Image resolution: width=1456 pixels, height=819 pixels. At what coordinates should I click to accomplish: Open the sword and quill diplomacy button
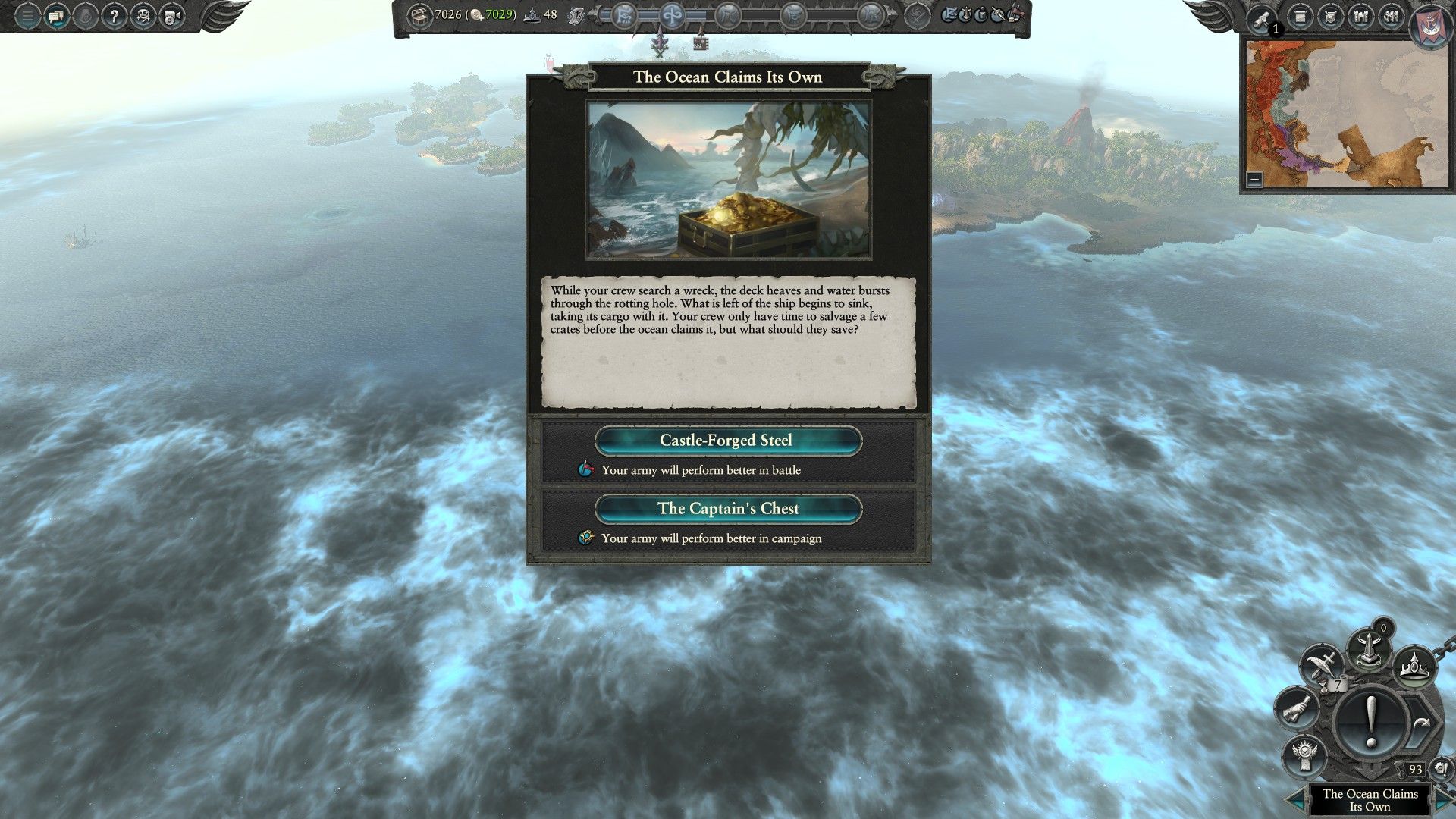coord(1322,666)
